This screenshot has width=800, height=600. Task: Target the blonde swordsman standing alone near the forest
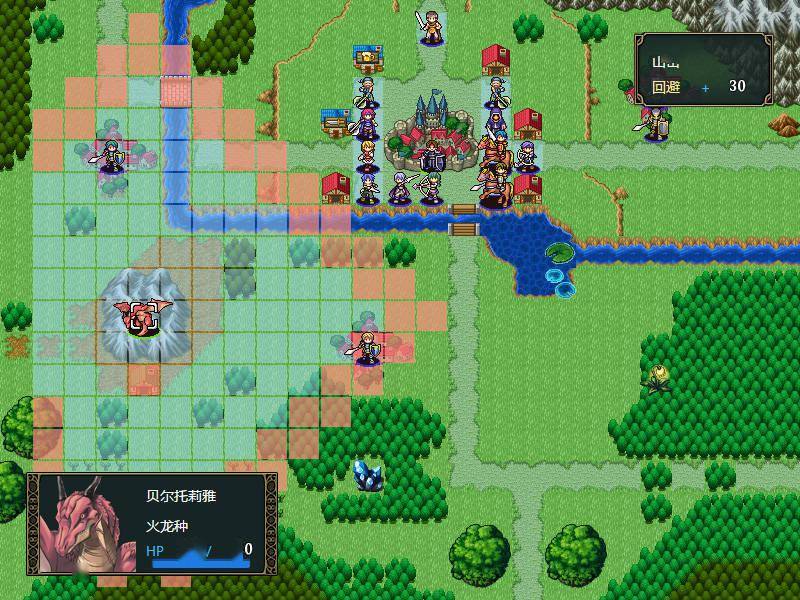[x=367, y=348]
